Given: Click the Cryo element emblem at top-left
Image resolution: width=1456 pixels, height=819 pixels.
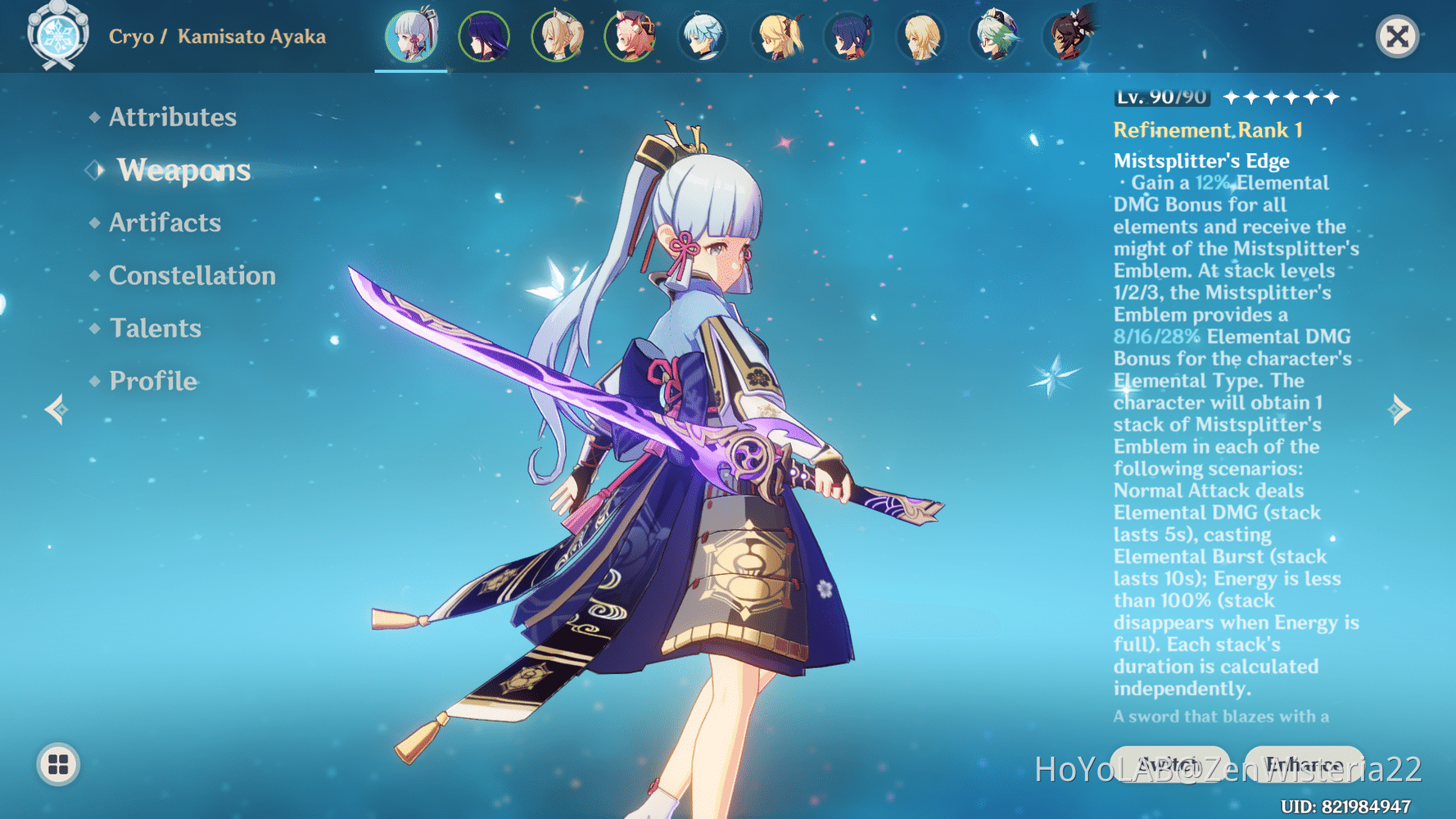Looking at the screenshot, I should pos(56,36).
